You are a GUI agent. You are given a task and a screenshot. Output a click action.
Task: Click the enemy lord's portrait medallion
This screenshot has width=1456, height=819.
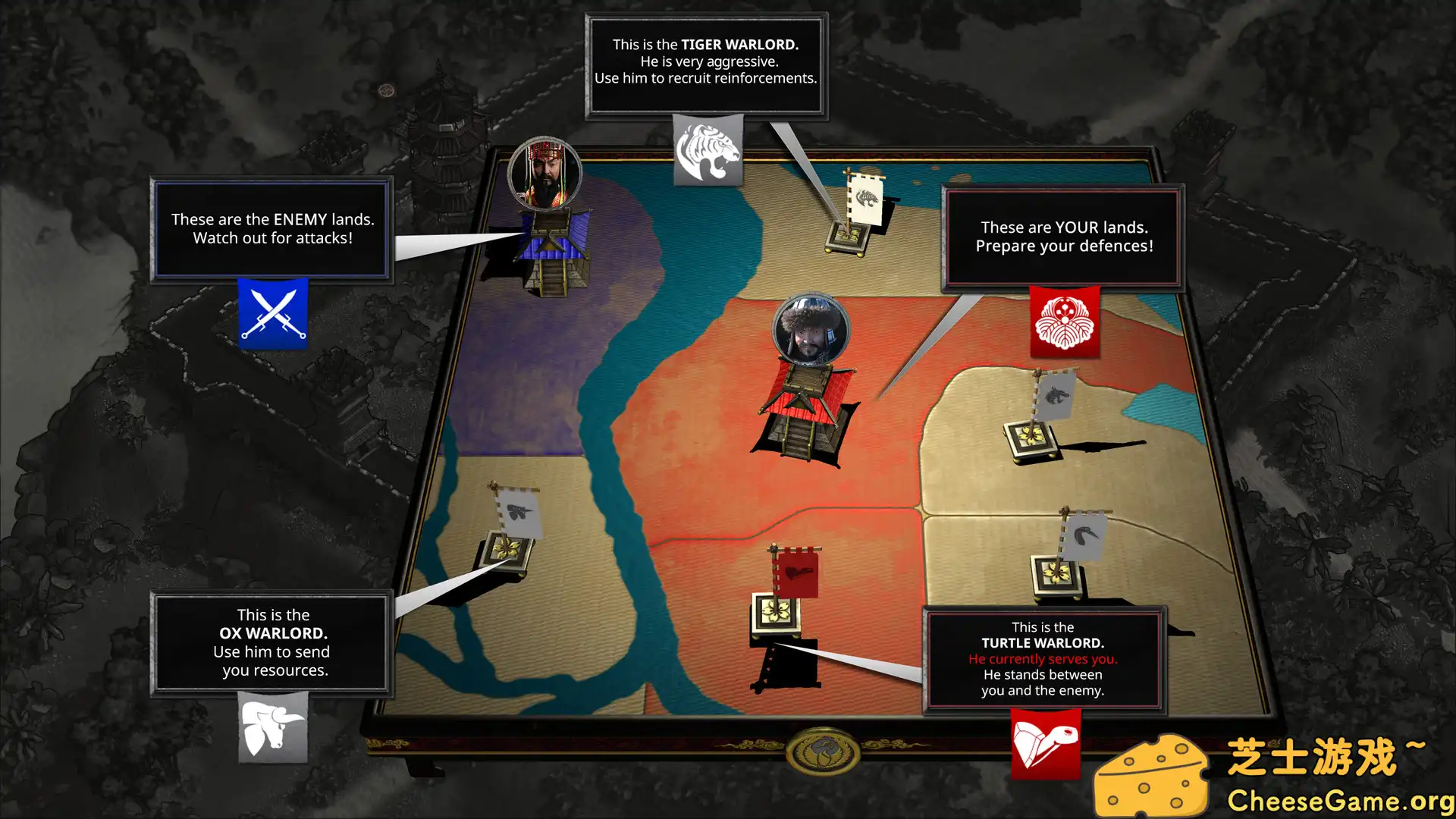pyautogui.click(x=544, y=174)
